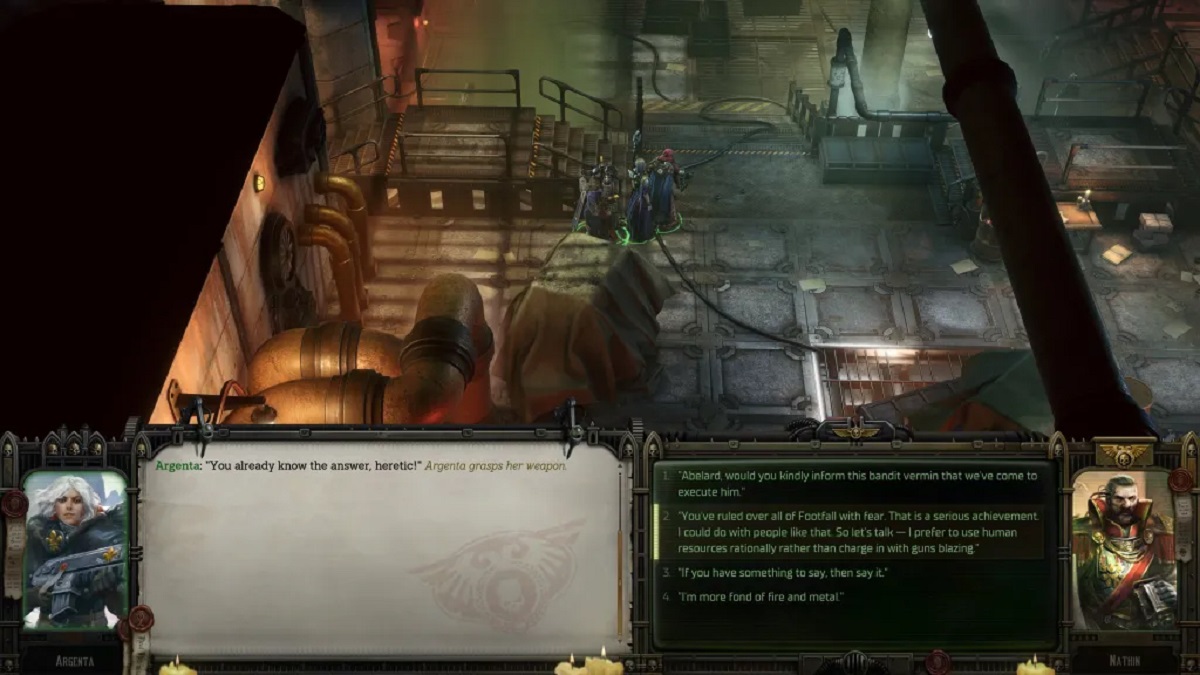Choose 'I'm more fond of fire and metal'

click(762, 597)
